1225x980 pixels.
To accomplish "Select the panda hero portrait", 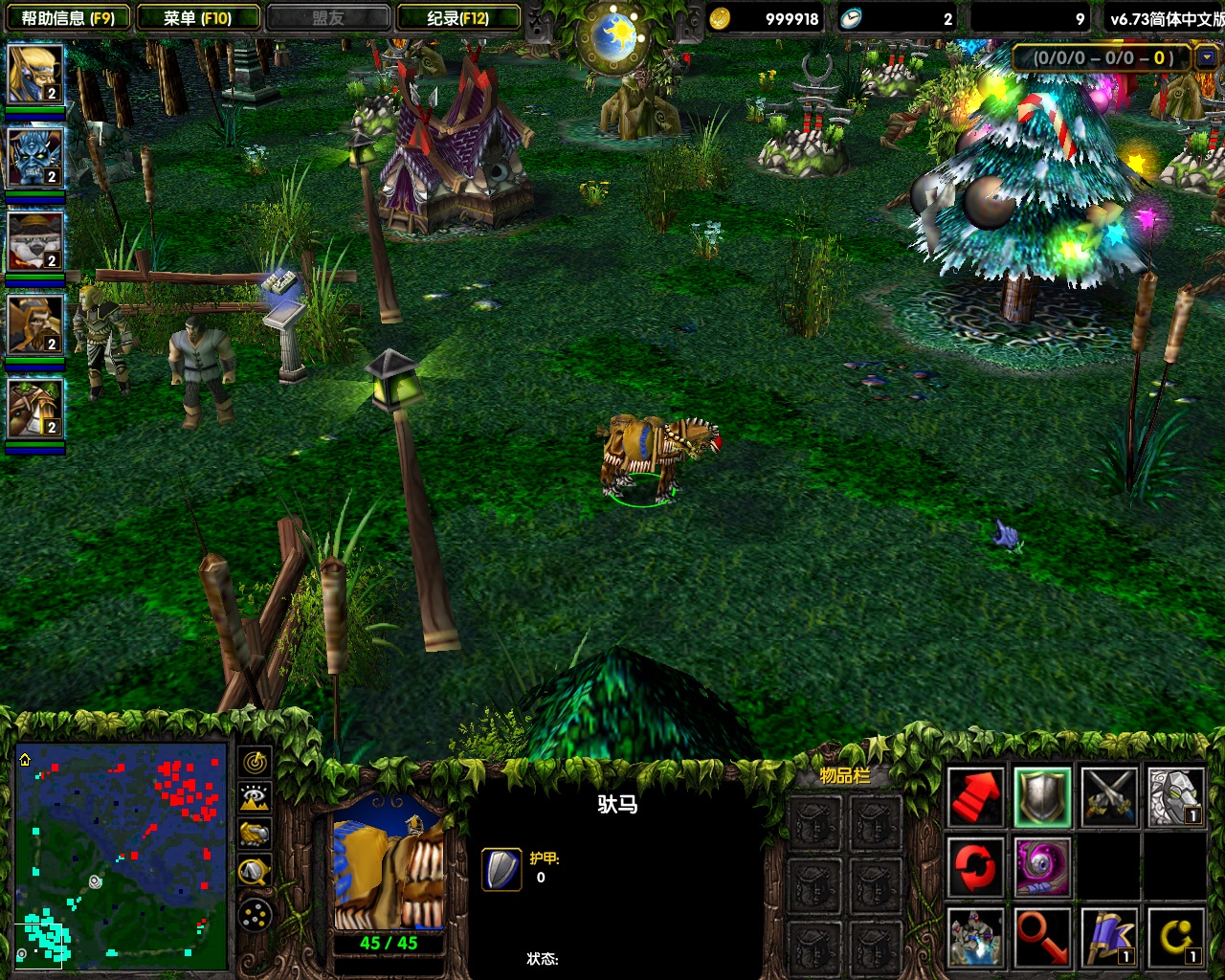I will [35, 241].
